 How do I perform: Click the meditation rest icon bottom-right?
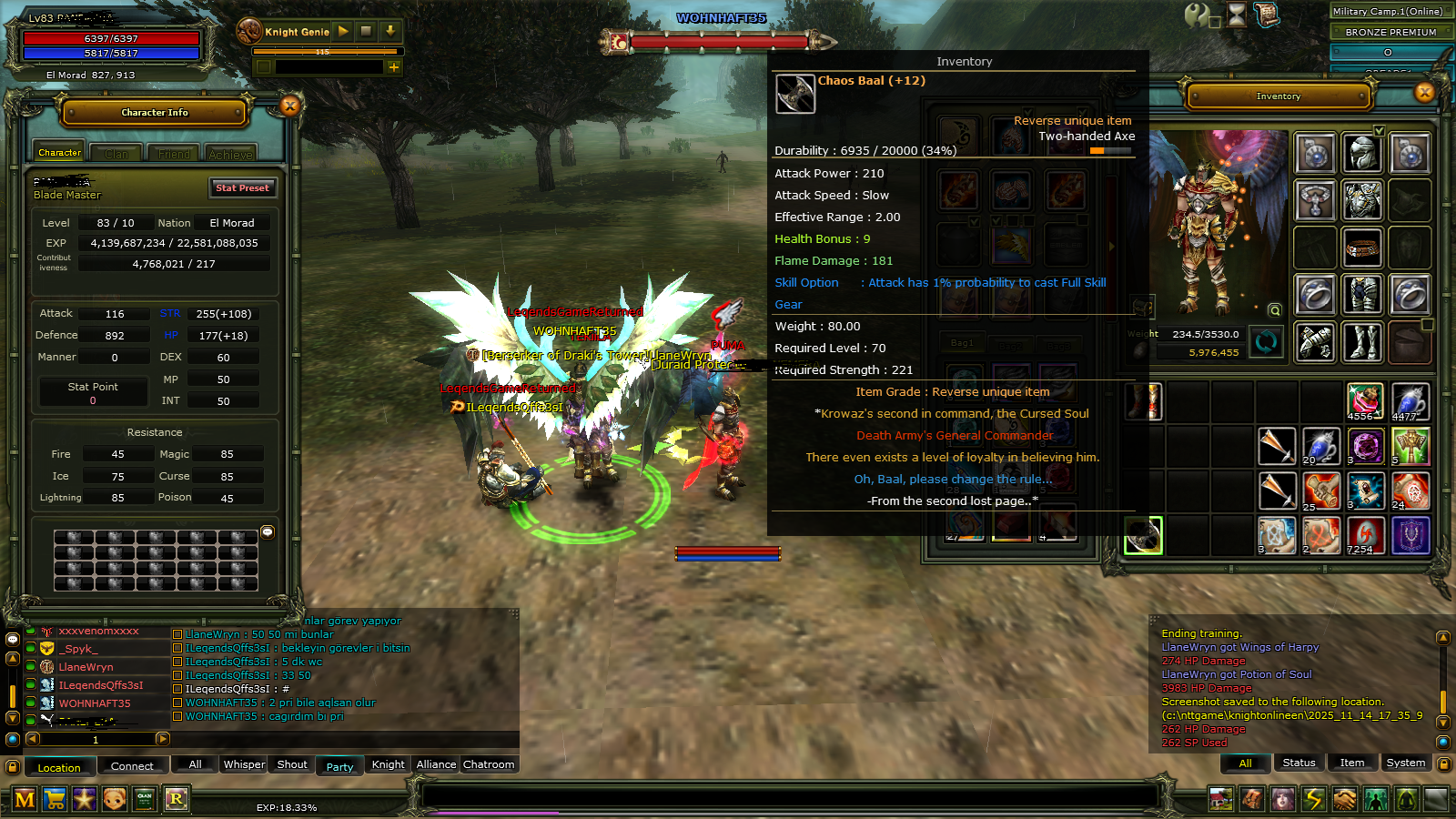1403,801
